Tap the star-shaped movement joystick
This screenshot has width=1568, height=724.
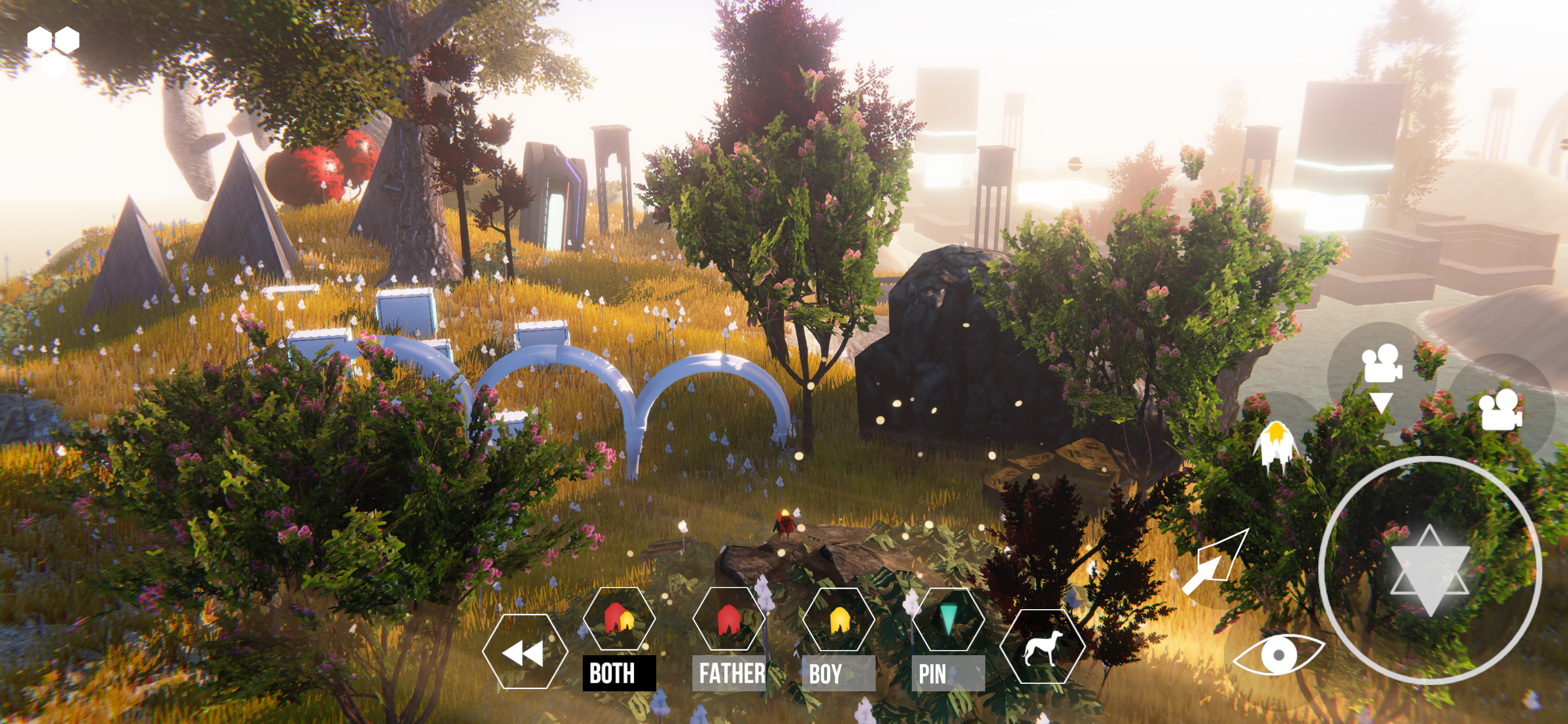tap(1429, 570)
